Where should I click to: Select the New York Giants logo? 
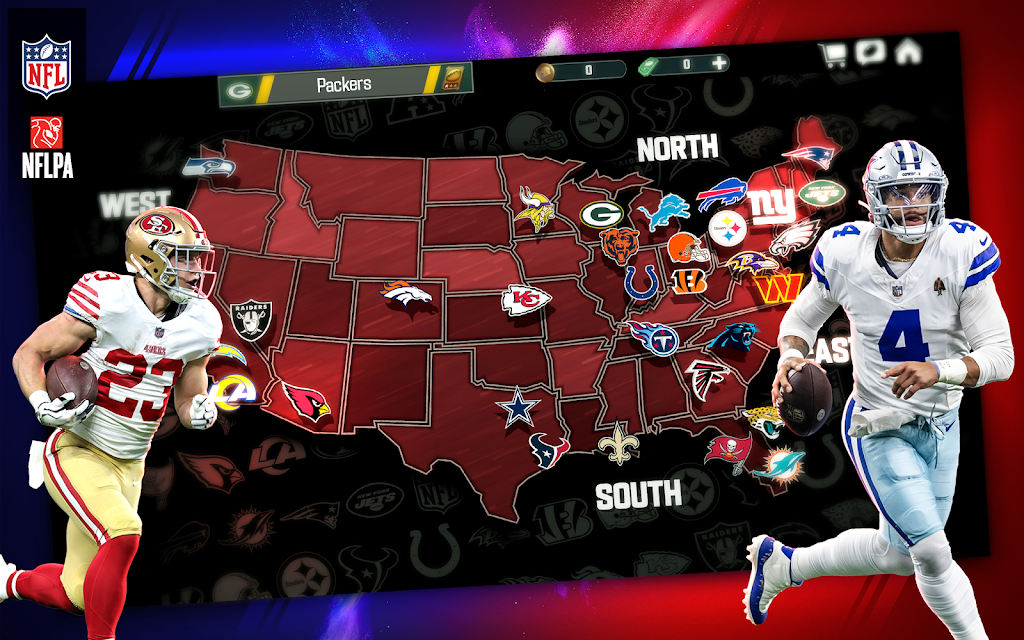(x=772, y=206)
